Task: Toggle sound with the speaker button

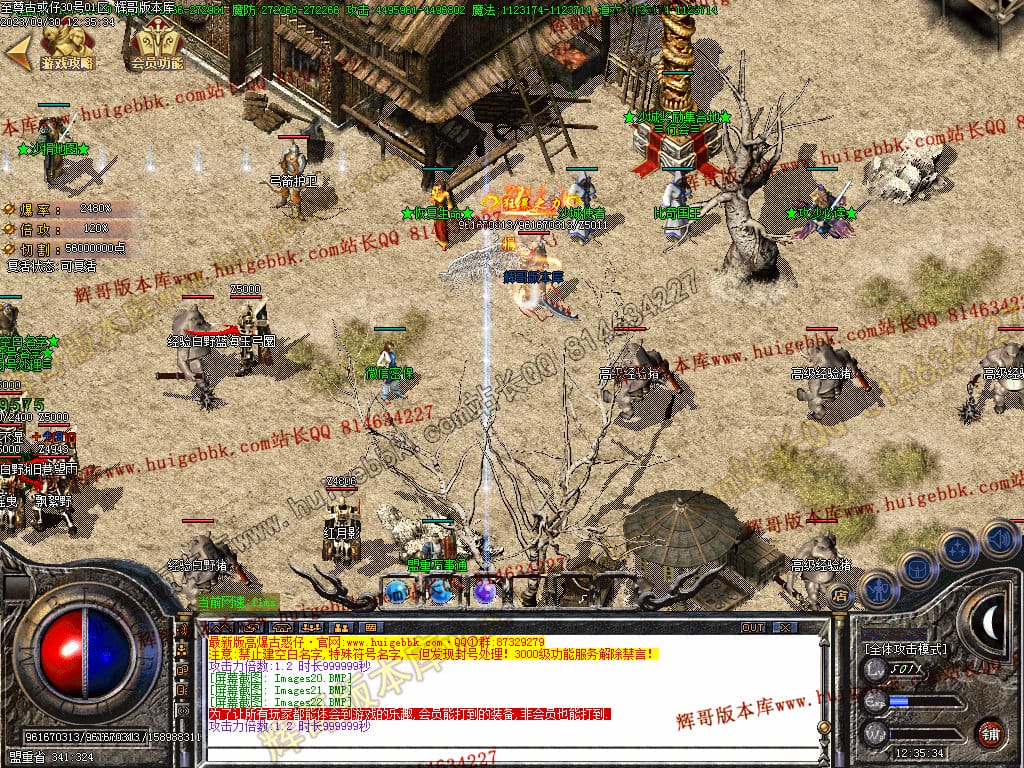Action: pos(999,538)
